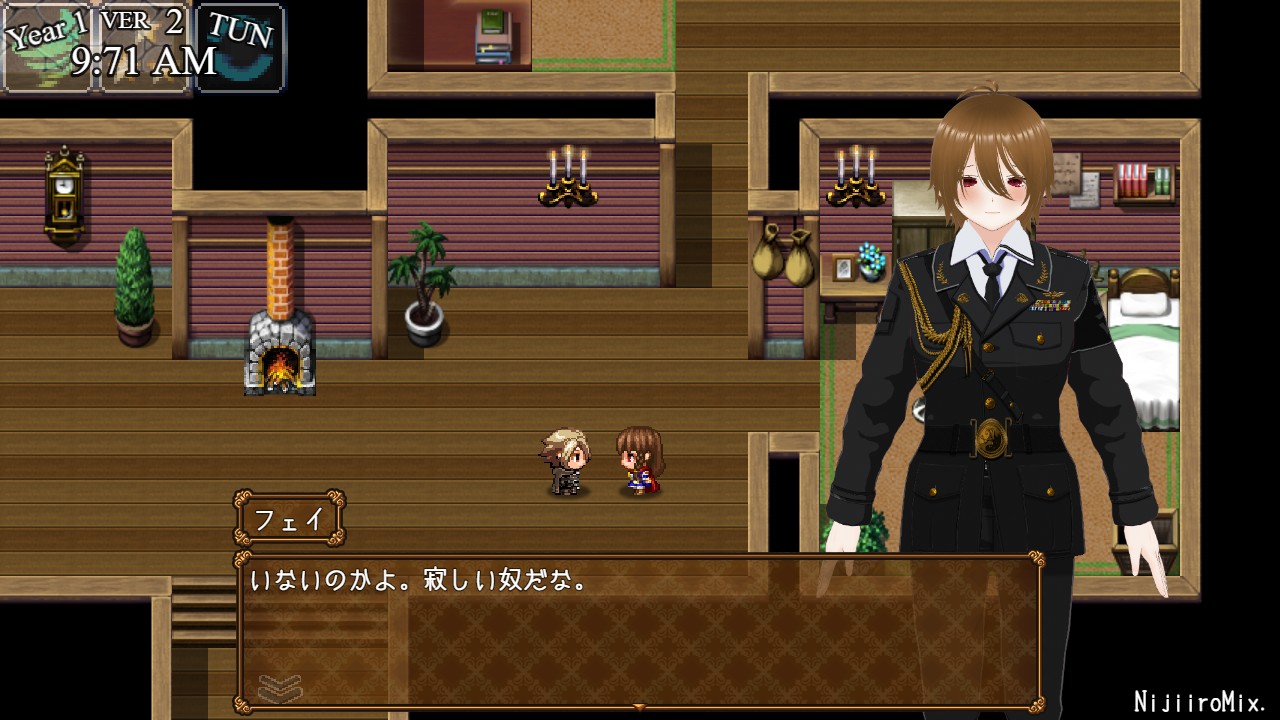Advance the dialogue by clicking the message box

pos(638,630)
